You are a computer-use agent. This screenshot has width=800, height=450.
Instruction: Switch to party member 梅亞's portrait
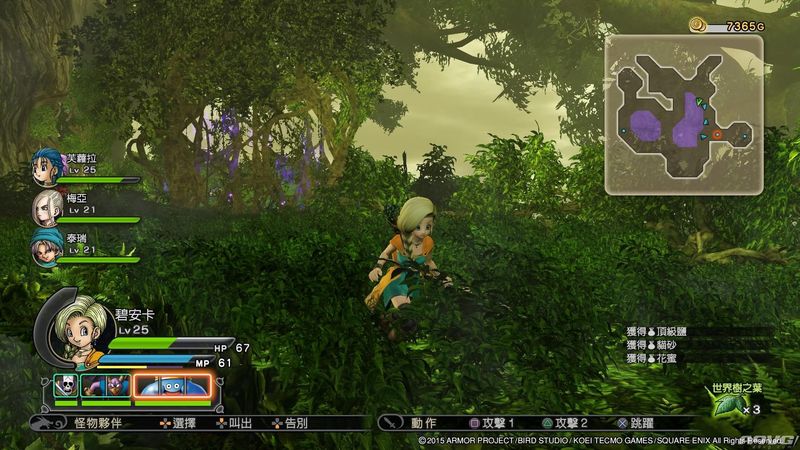[47, 206]
